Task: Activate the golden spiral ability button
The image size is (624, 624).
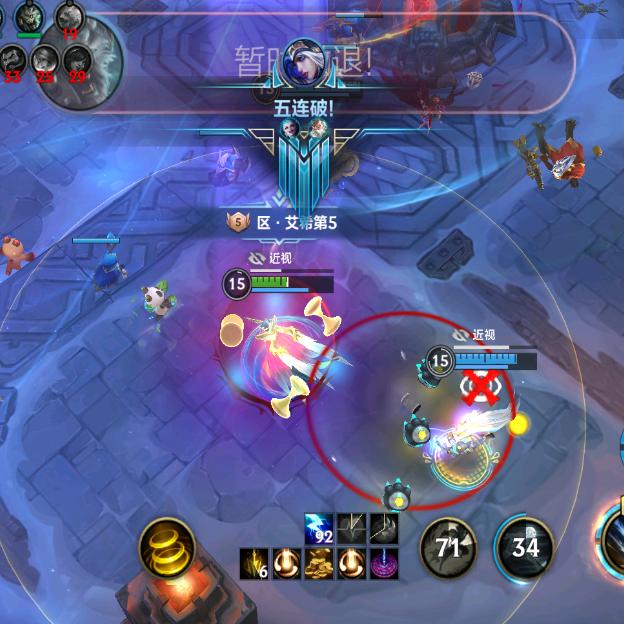Action: point(167,547)
